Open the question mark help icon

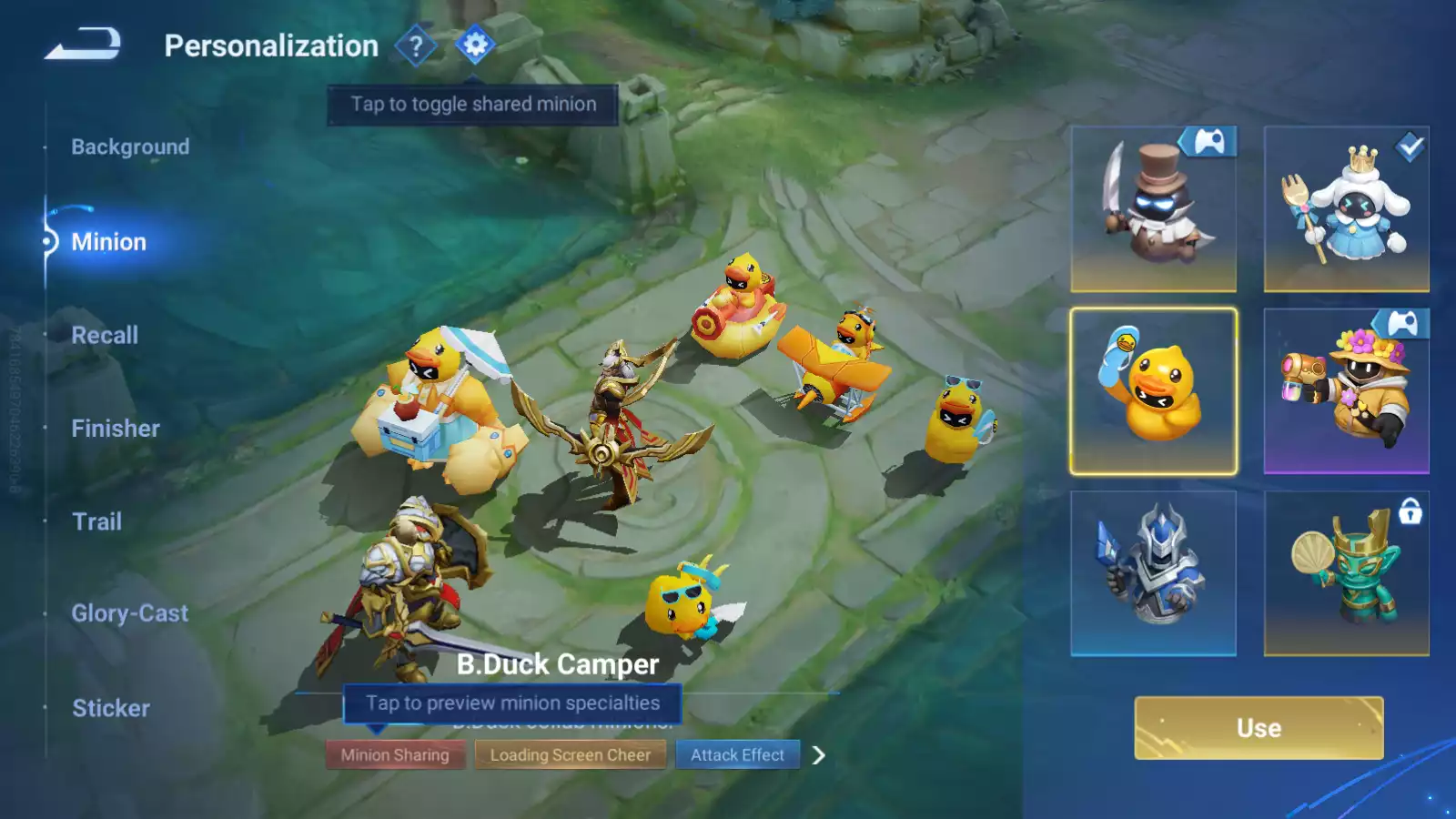coord(416,45)
